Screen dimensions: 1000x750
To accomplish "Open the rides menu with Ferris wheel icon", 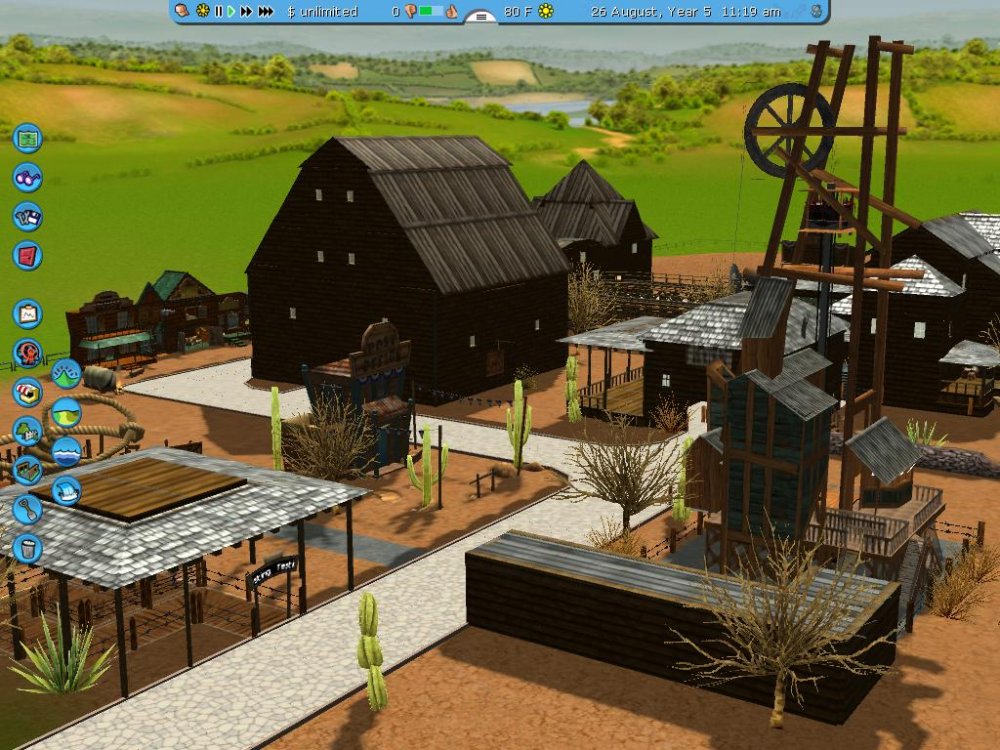I will [x=27, y=353].
